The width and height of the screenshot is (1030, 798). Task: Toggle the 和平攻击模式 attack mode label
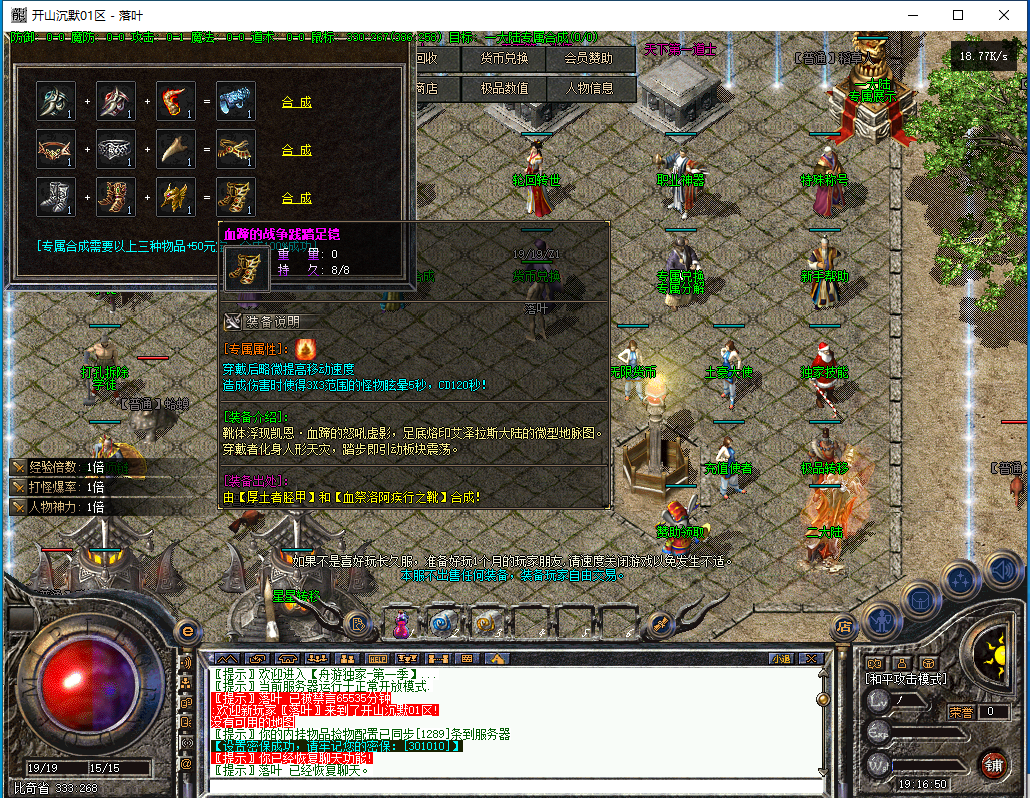coord(907,678)
